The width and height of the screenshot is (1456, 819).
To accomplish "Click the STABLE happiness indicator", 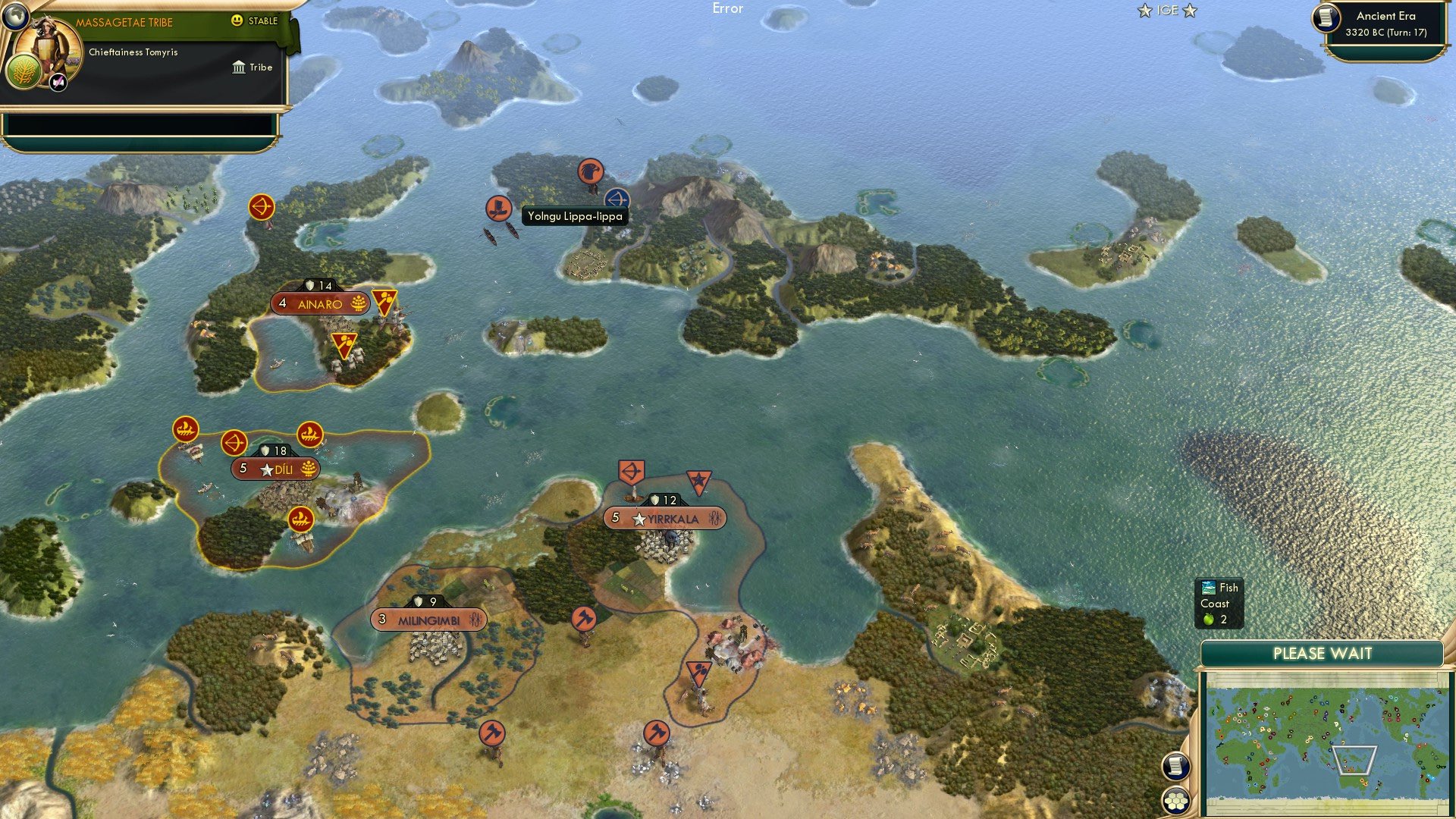I will point(250,21).
